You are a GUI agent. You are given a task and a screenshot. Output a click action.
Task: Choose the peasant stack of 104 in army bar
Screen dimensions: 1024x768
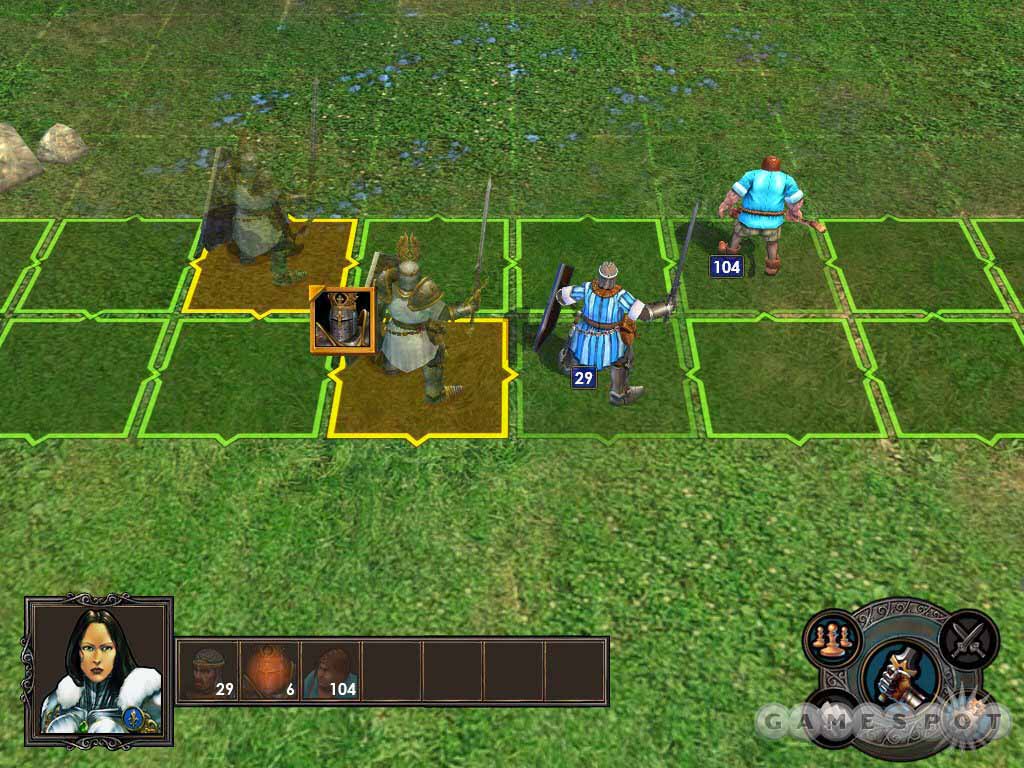point(330,670)
